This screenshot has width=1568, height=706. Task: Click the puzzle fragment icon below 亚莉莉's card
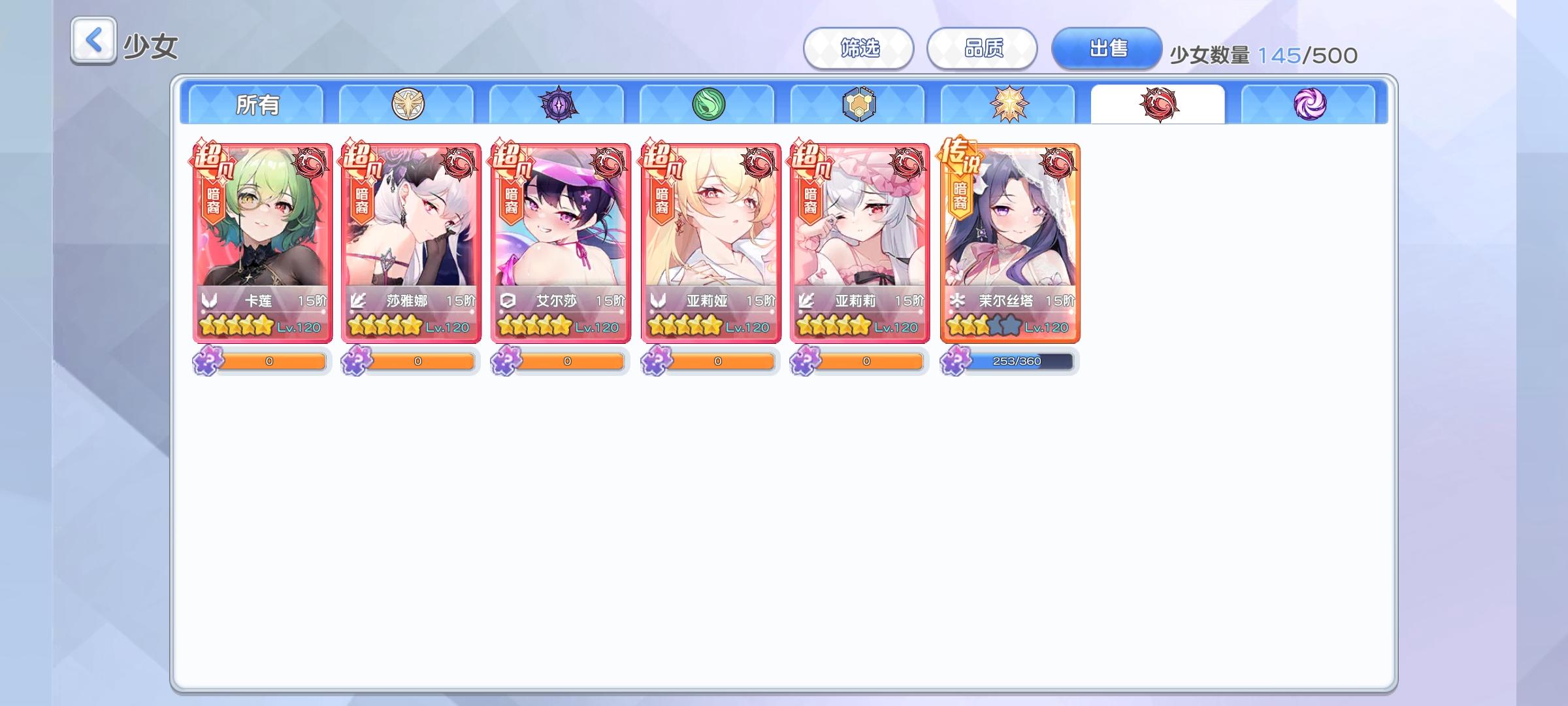806,360
